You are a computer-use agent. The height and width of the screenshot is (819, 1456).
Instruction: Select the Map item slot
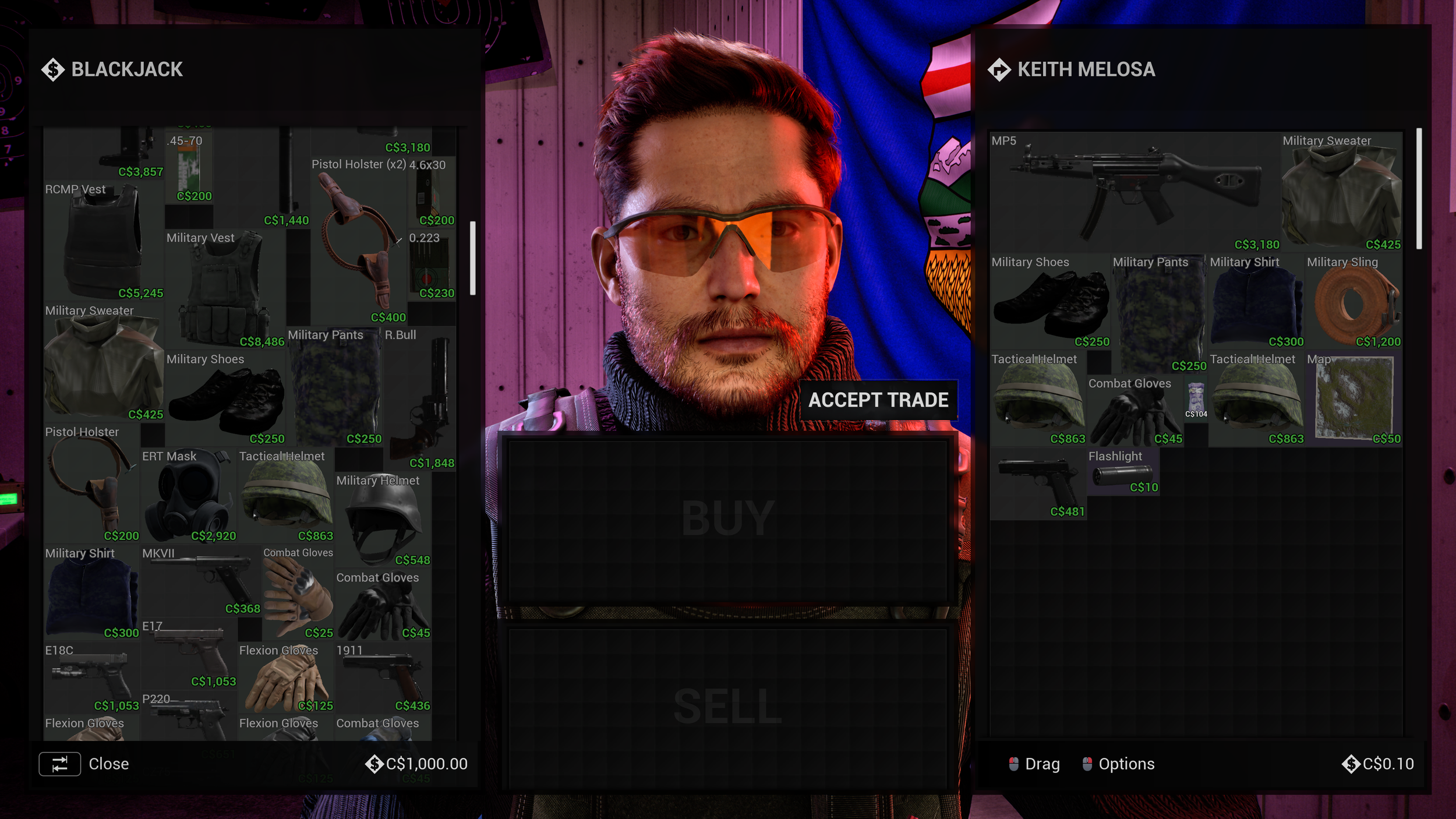pos(1353,400)
